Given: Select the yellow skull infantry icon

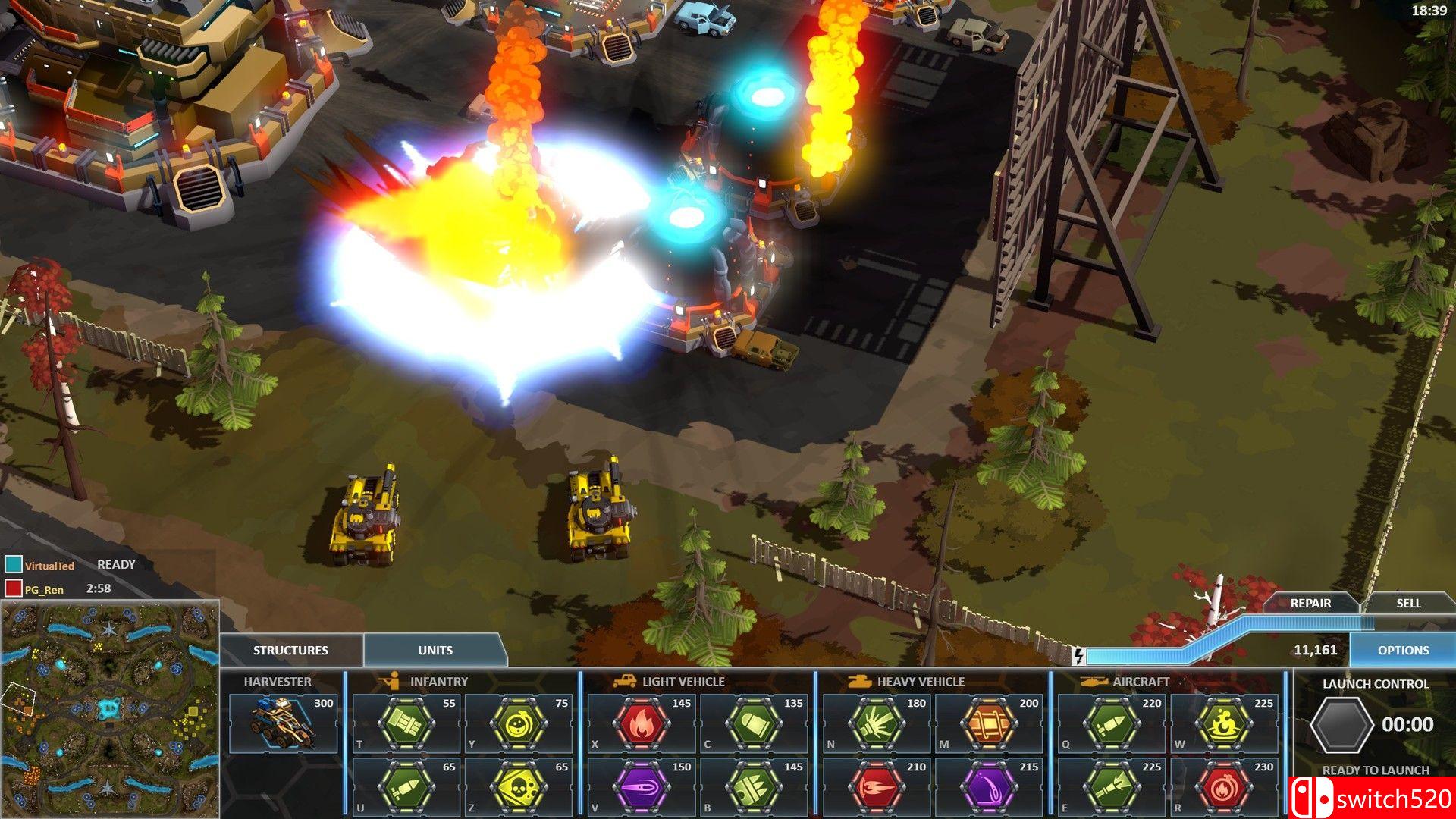Looking at the screenshot, I should pos(519,786).
